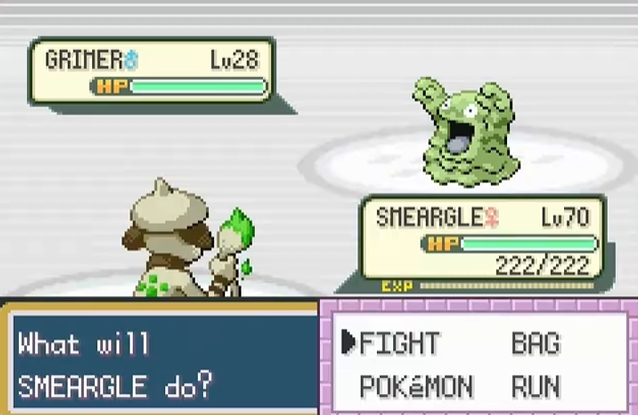Viewport: 638px width, 415px height.
Task: Select the FIGHT command
Action: (399, 344)
